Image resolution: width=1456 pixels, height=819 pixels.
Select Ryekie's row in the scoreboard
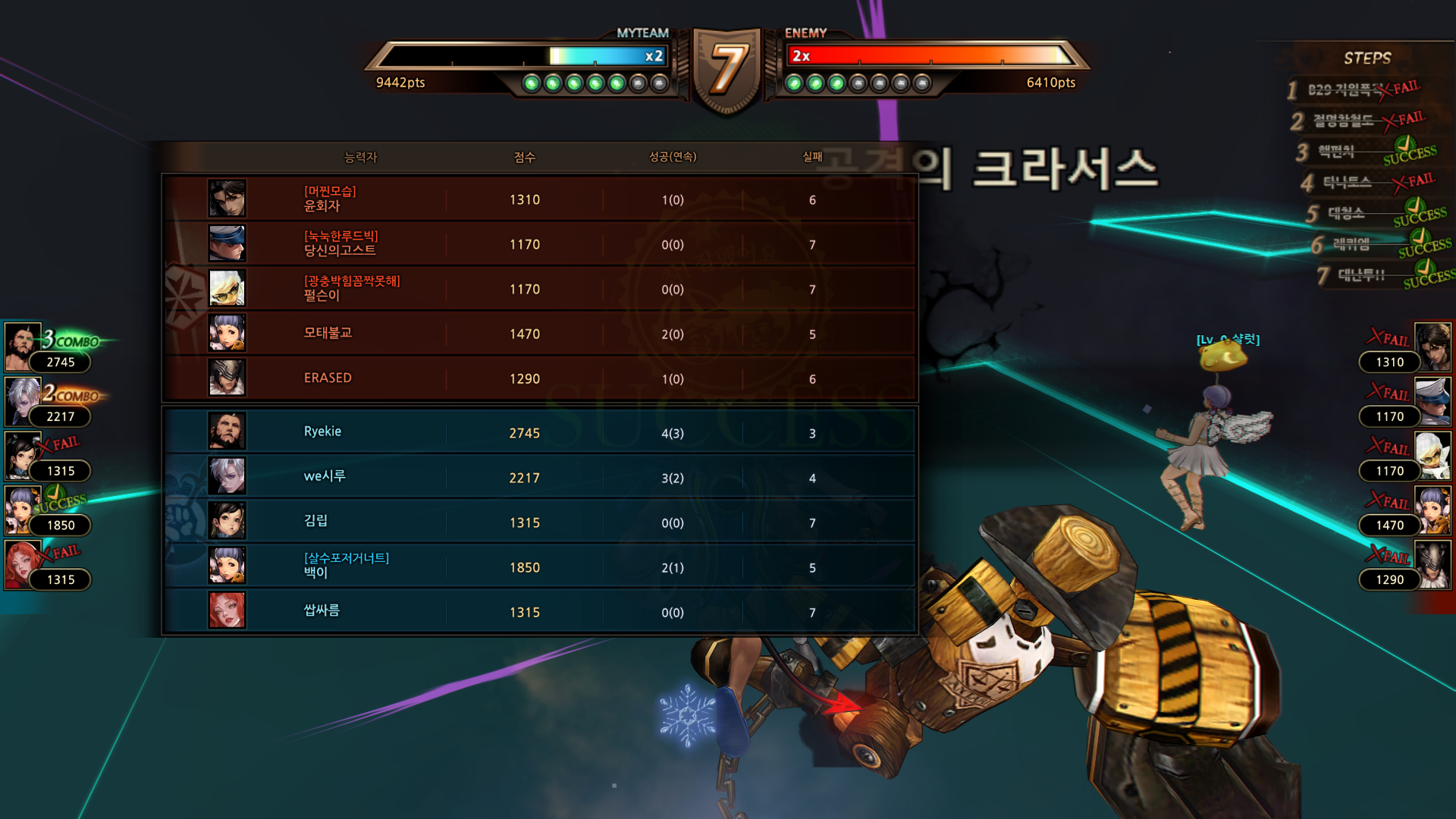pos(538,432)
